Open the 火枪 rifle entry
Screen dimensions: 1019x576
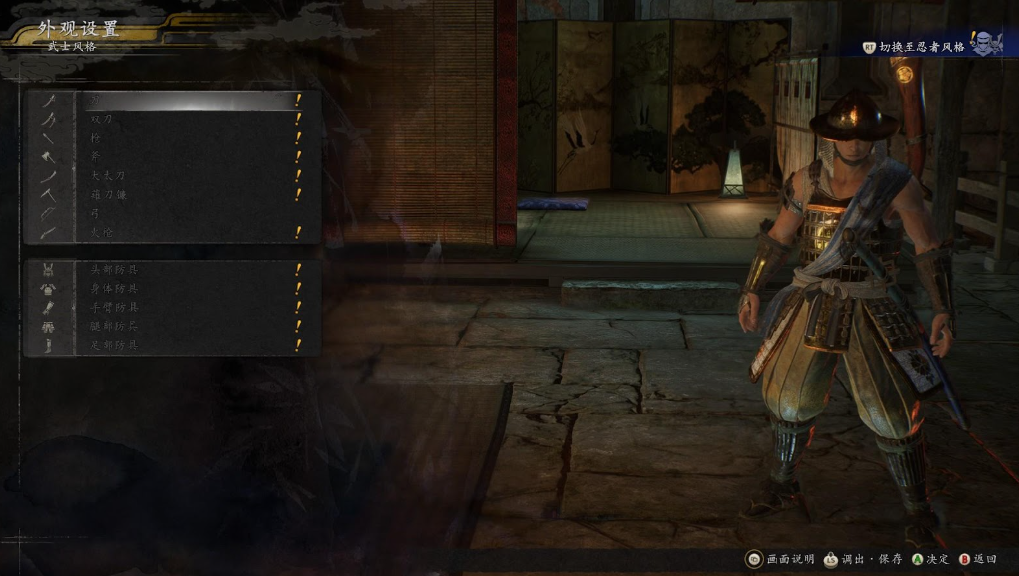tap(170, 233)
